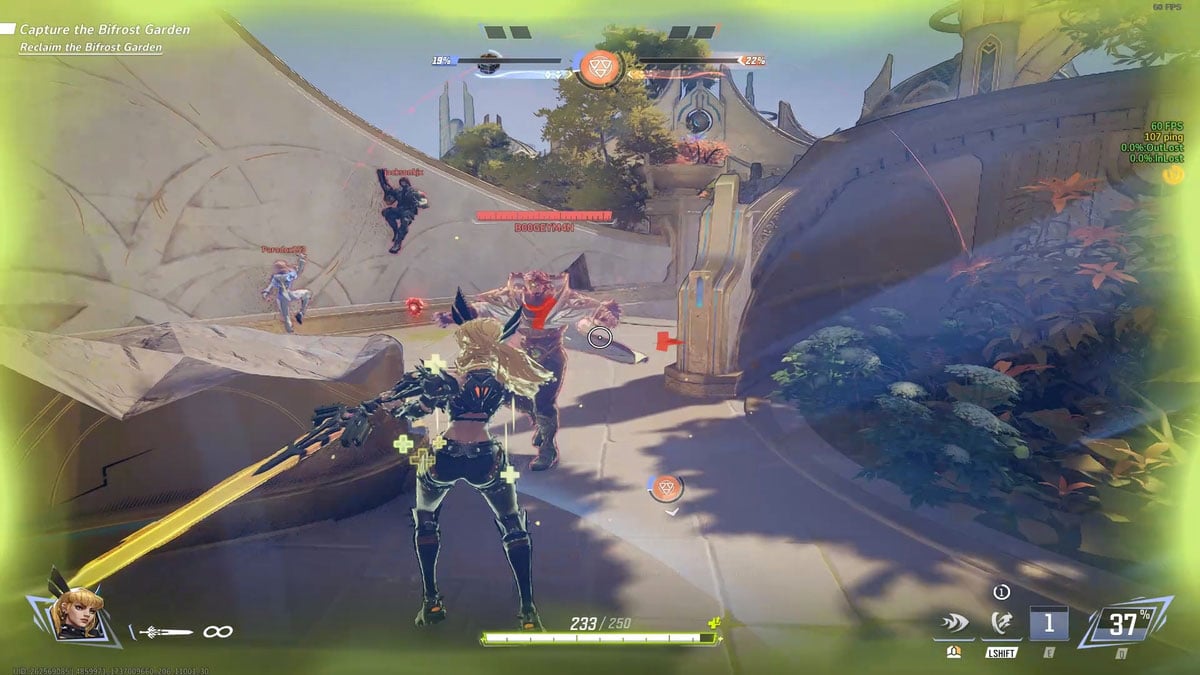
Task: Open the Capture the Bifrost Garden objective
Action: [x=104, y=30]
